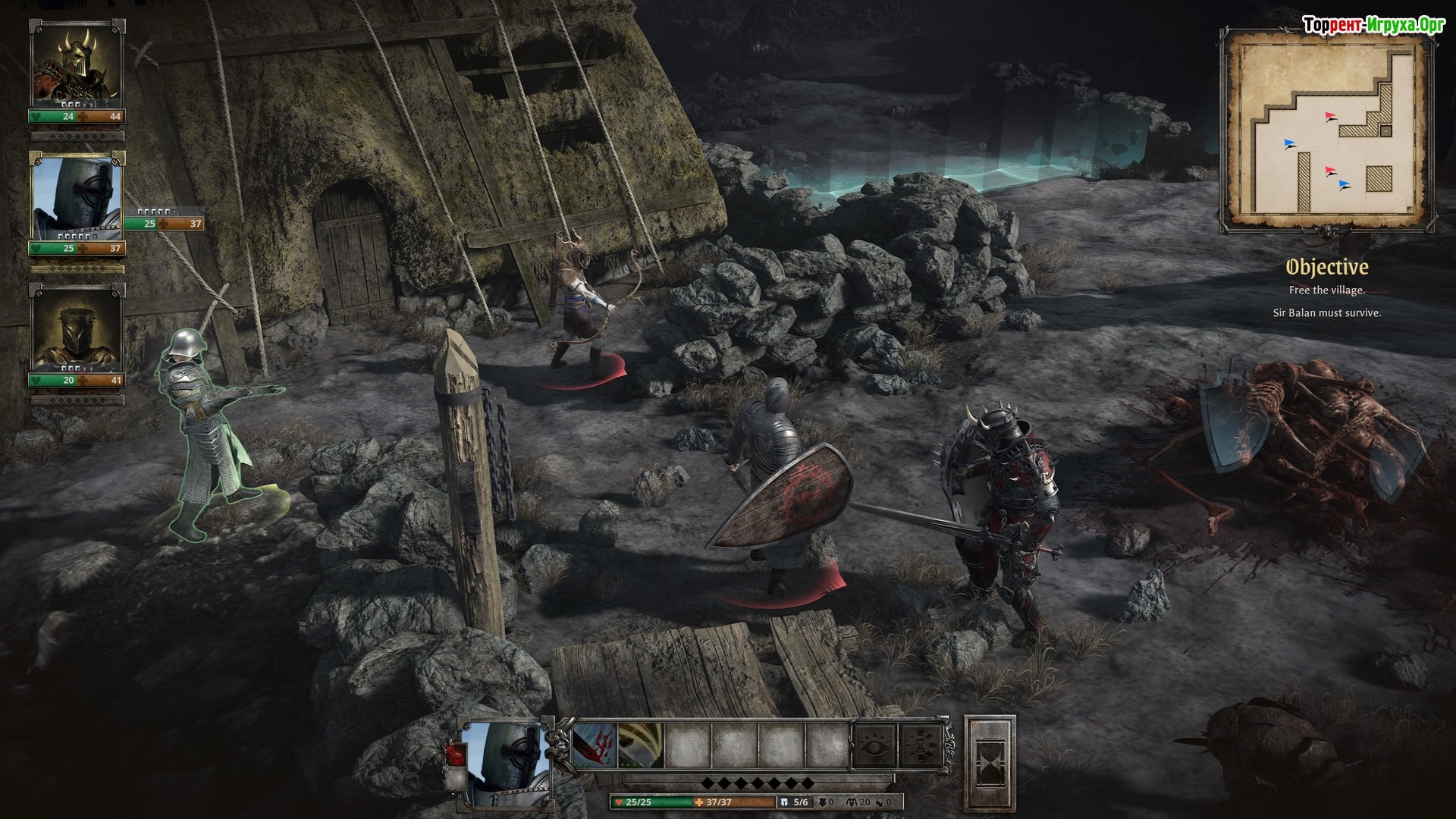This screenshot has width=1456, height=819.
Task: Activate the bloody blade attack skill
Action: tap(595, 745)
